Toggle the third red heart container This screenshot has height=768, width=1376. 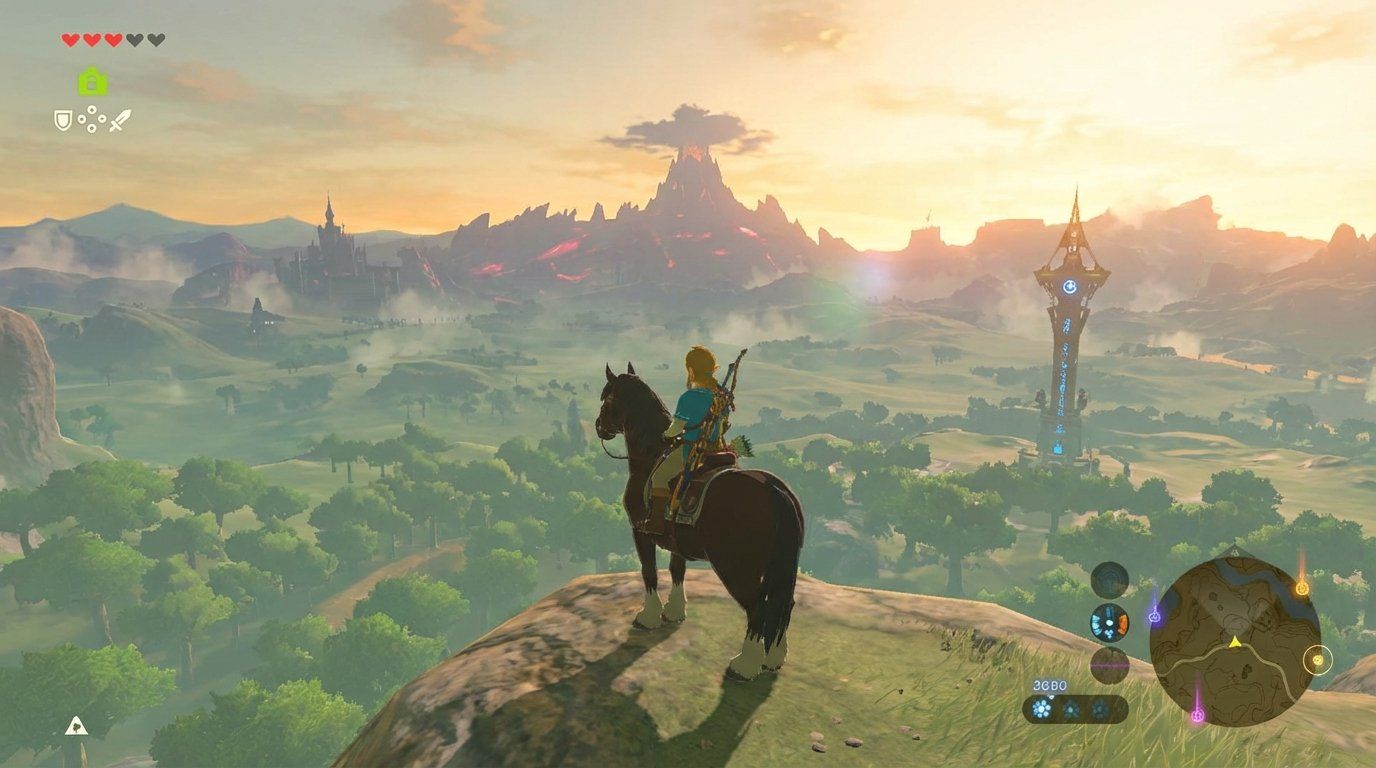(x=113, y=39)
